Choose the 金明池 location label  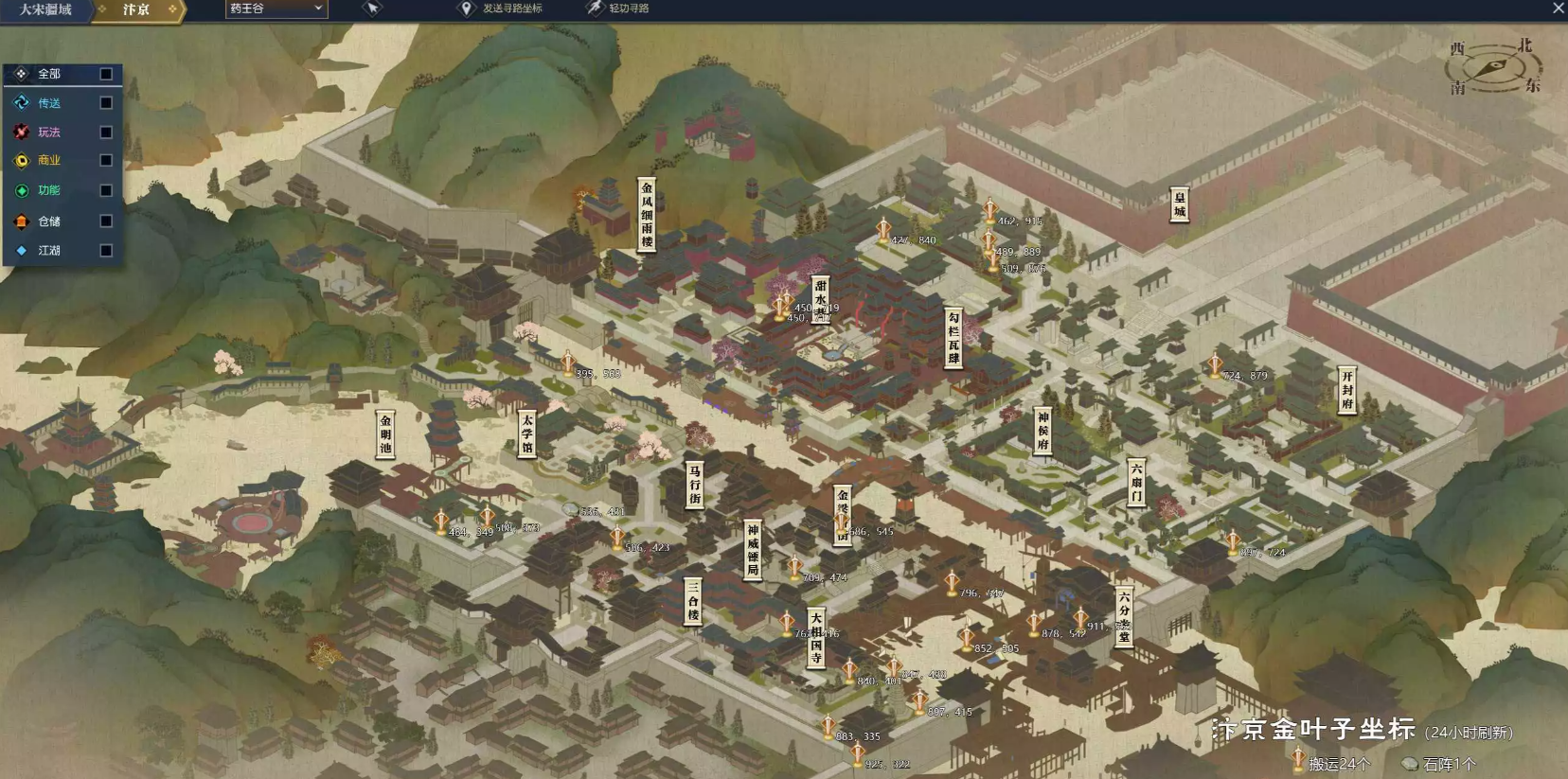[x=385, y=434]
